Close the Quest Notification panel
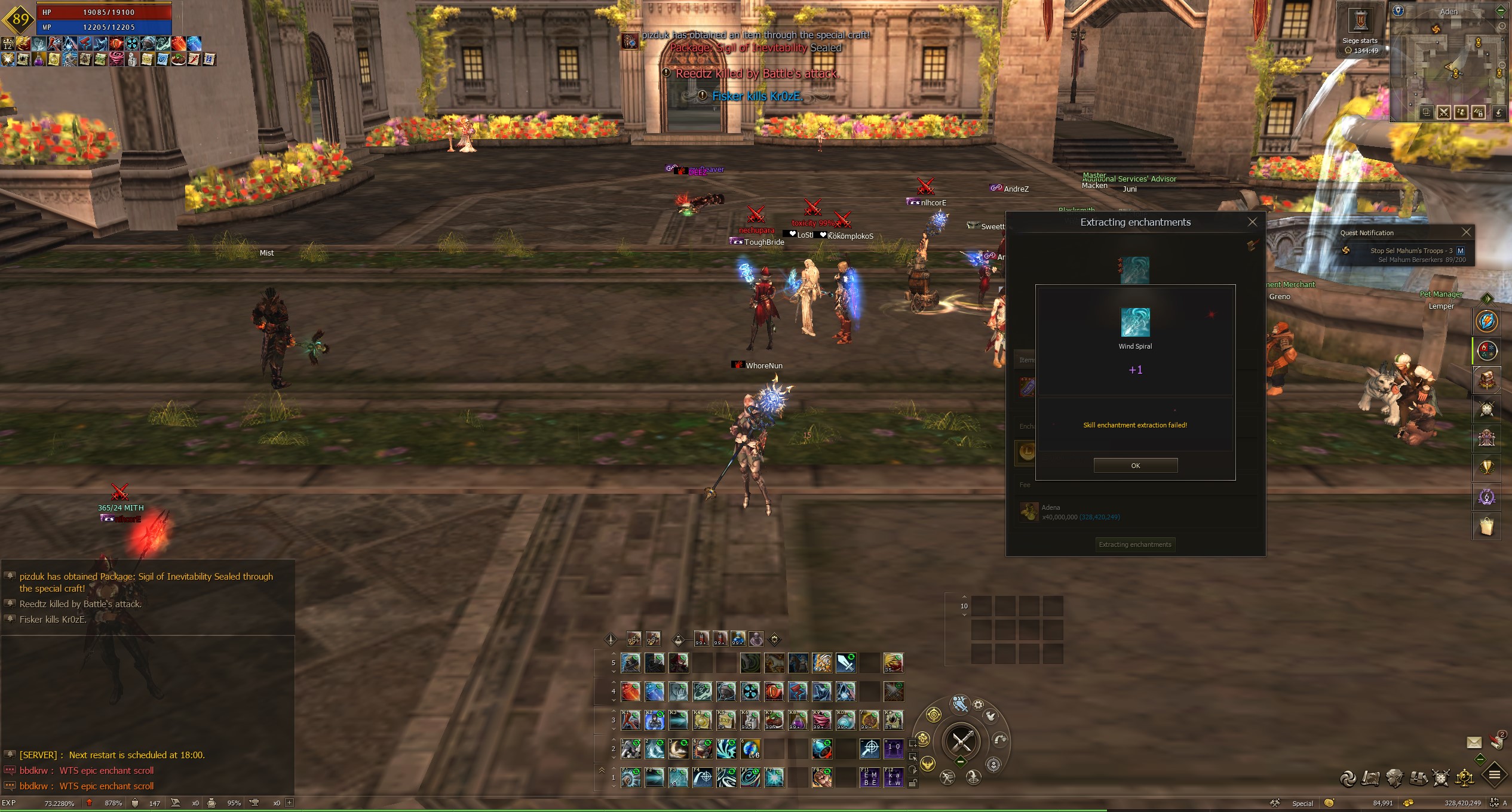The image size is (1512, 812). tap(1465, 232)
